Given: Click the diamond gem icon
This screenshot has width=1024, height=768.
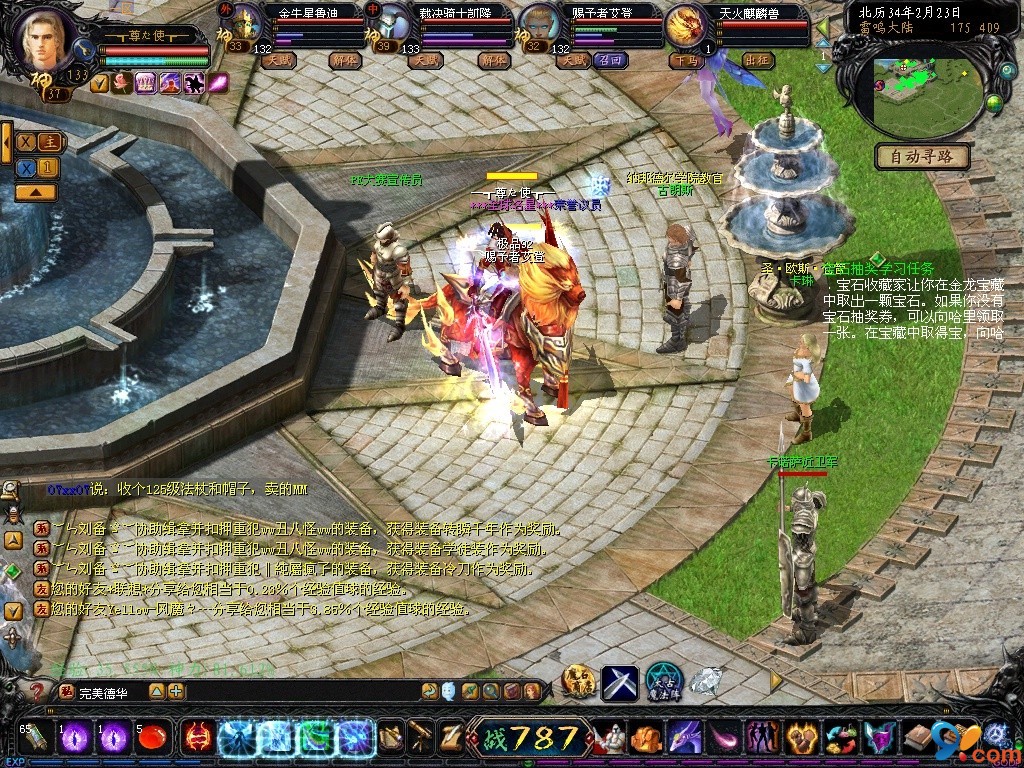Looking at the screenshot, I should [x=706, y=680].
